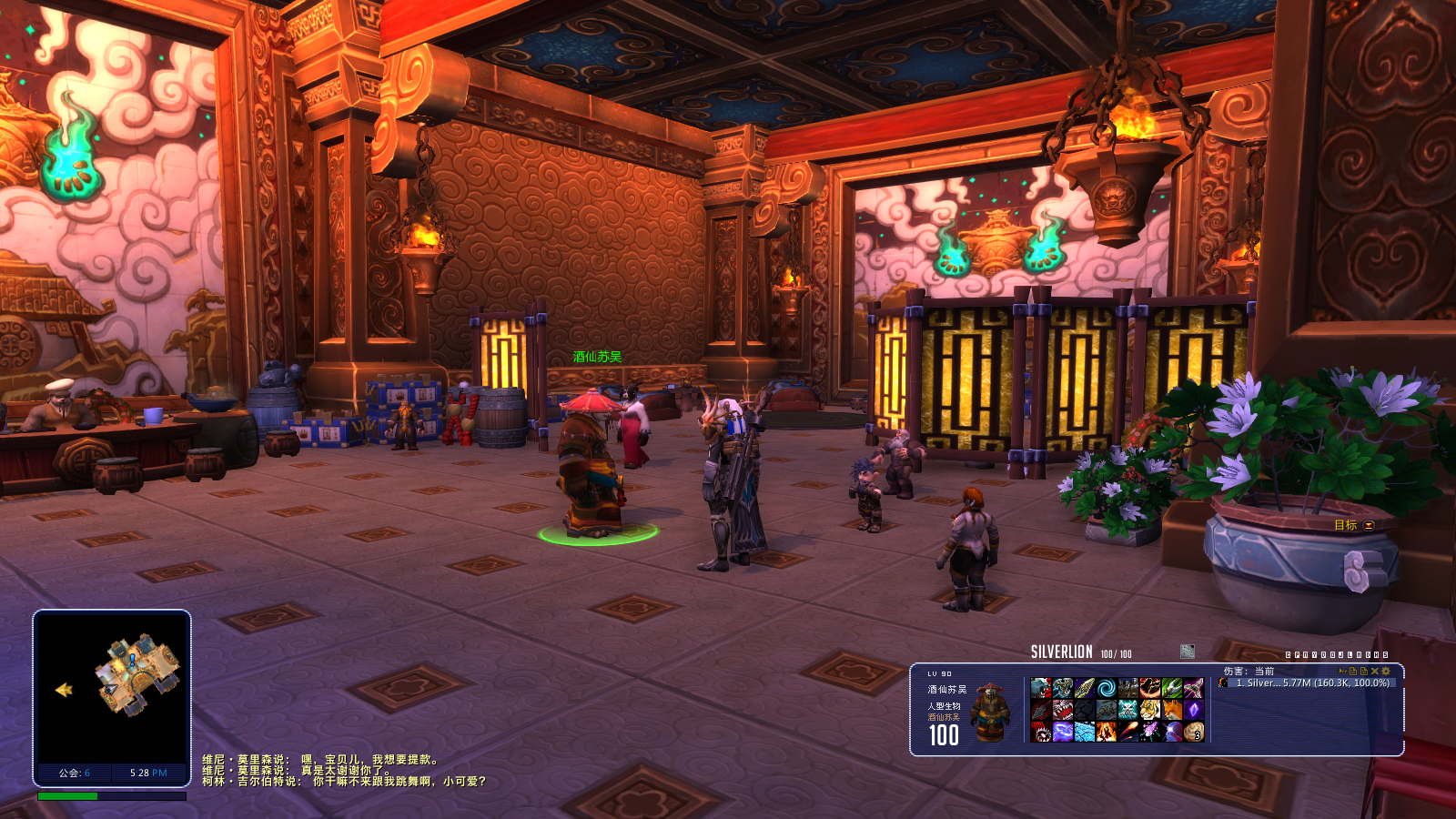Select the orange fox ability icon
1456x819 pixels.
click(1172, 710)
